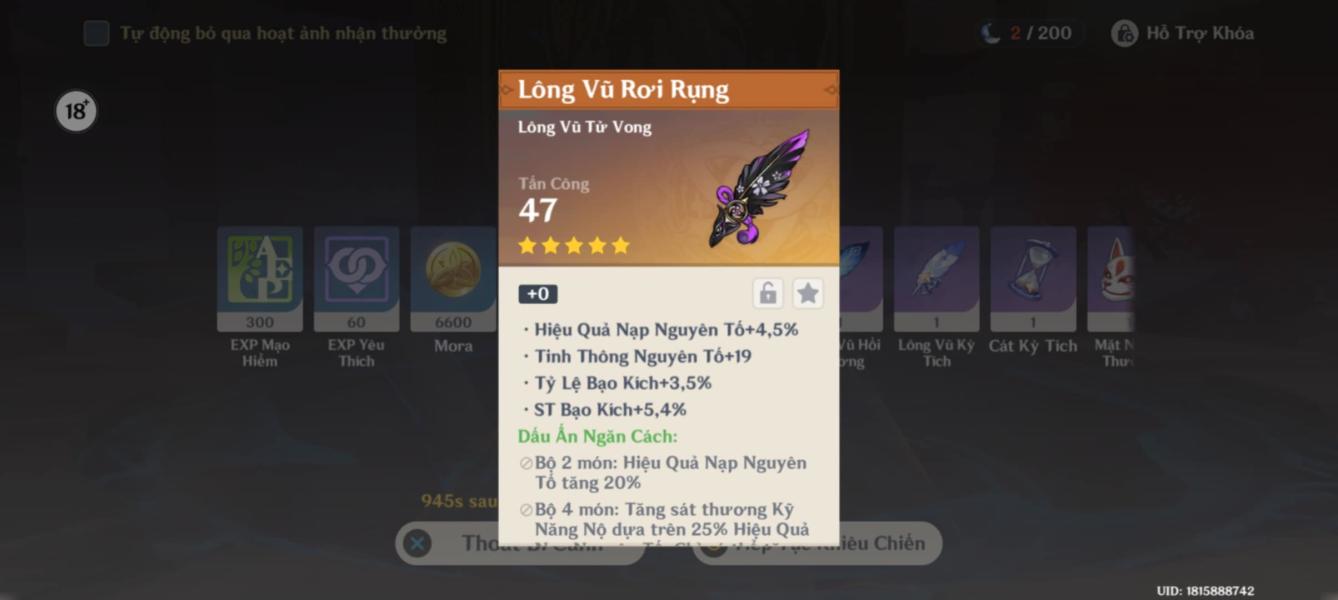
Task: Select the fox mask artifact reward
Action: click(x=1113, y=279)
